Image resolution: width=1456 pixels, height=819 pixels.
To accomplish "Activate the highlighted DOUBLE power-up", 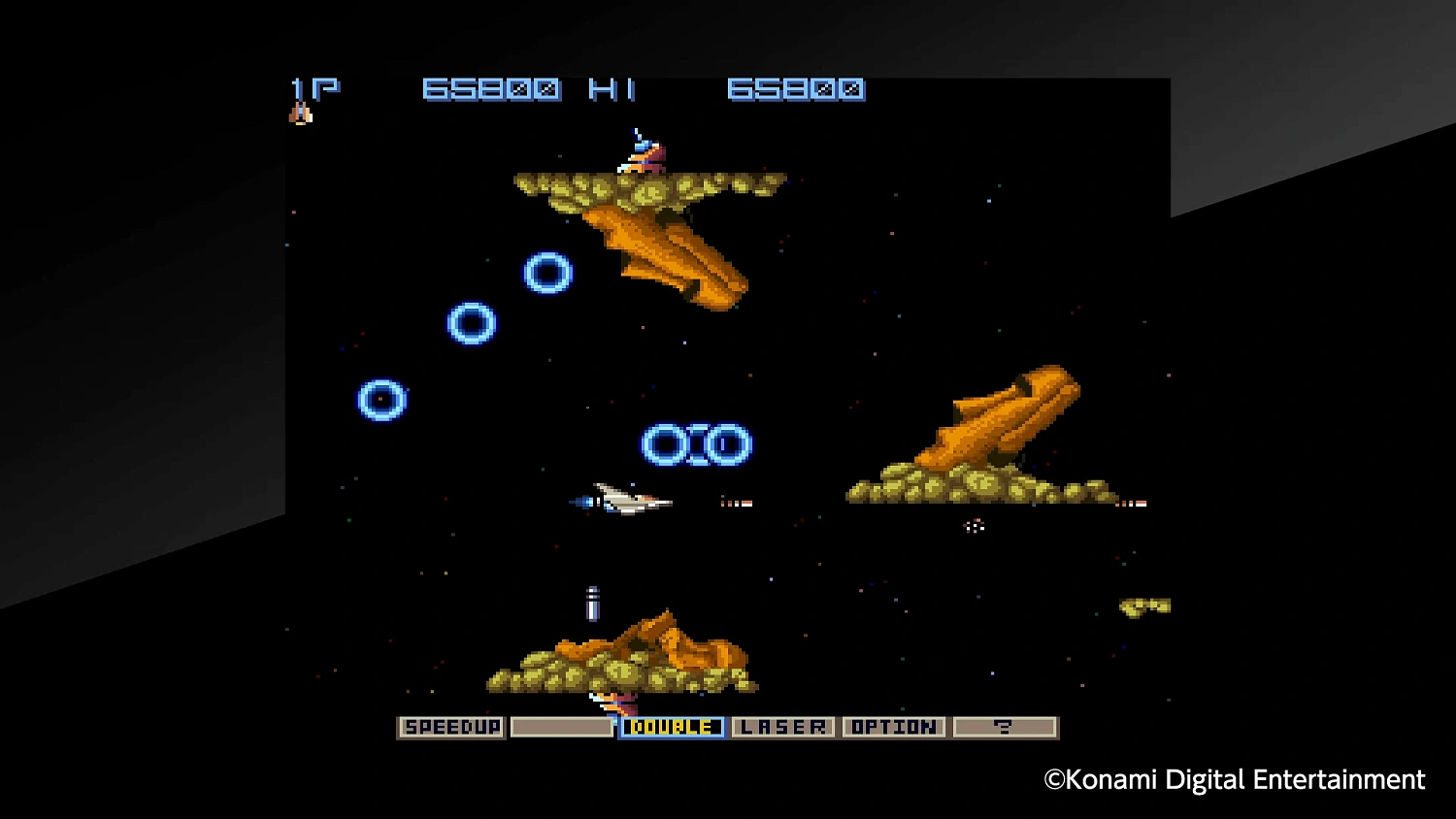I will coord(672,727).
